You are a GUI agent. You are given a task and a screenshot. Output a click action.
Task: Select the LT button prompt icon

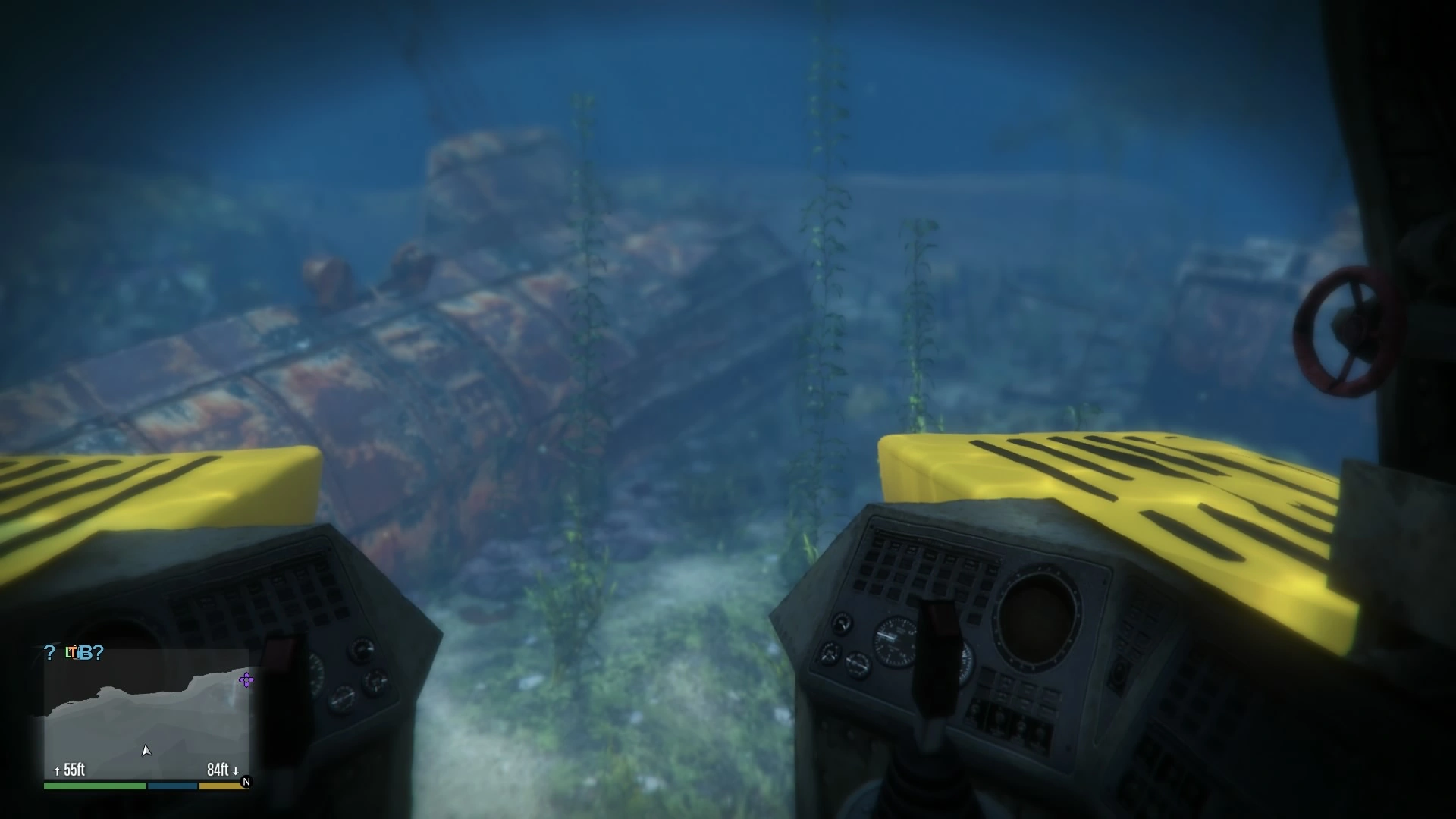[x=72, y=653]
